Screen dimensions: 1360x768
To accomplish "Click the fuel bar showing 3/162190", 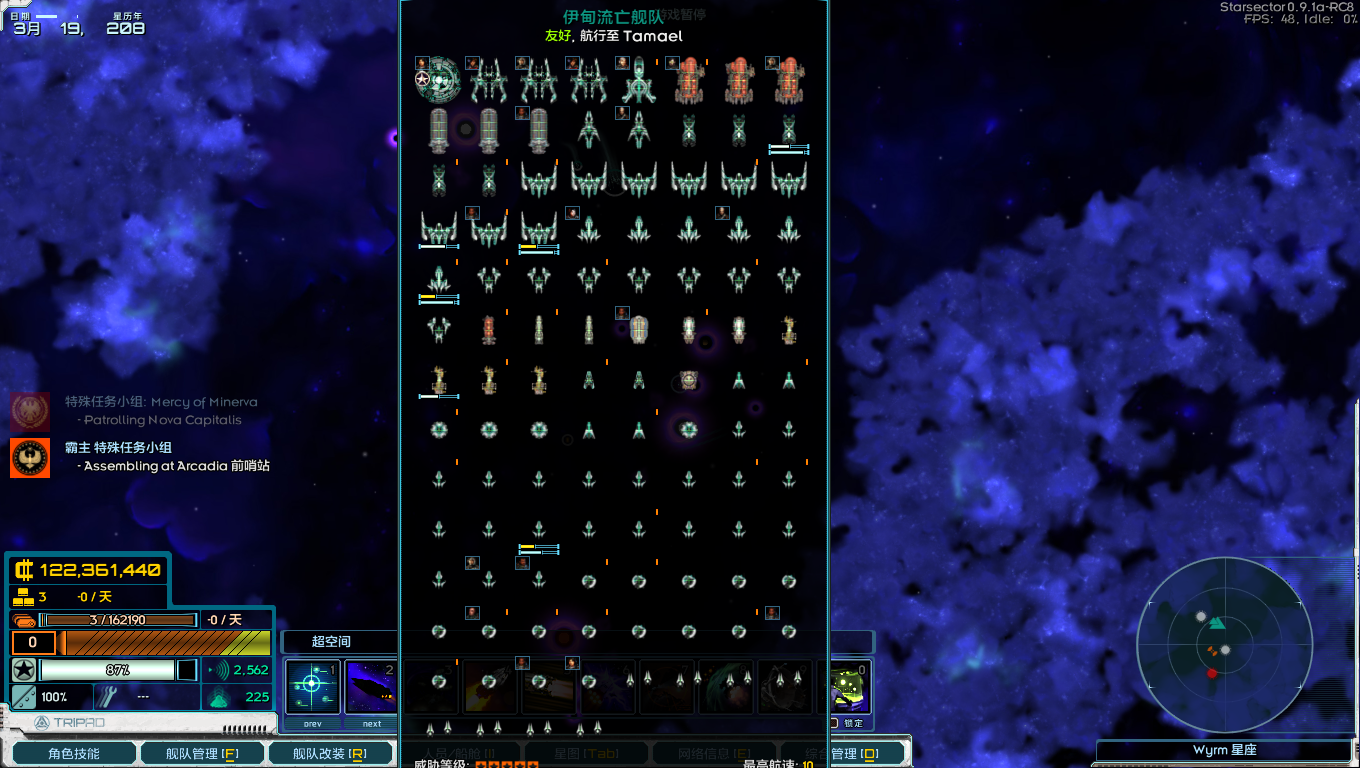I will [120, 619].
